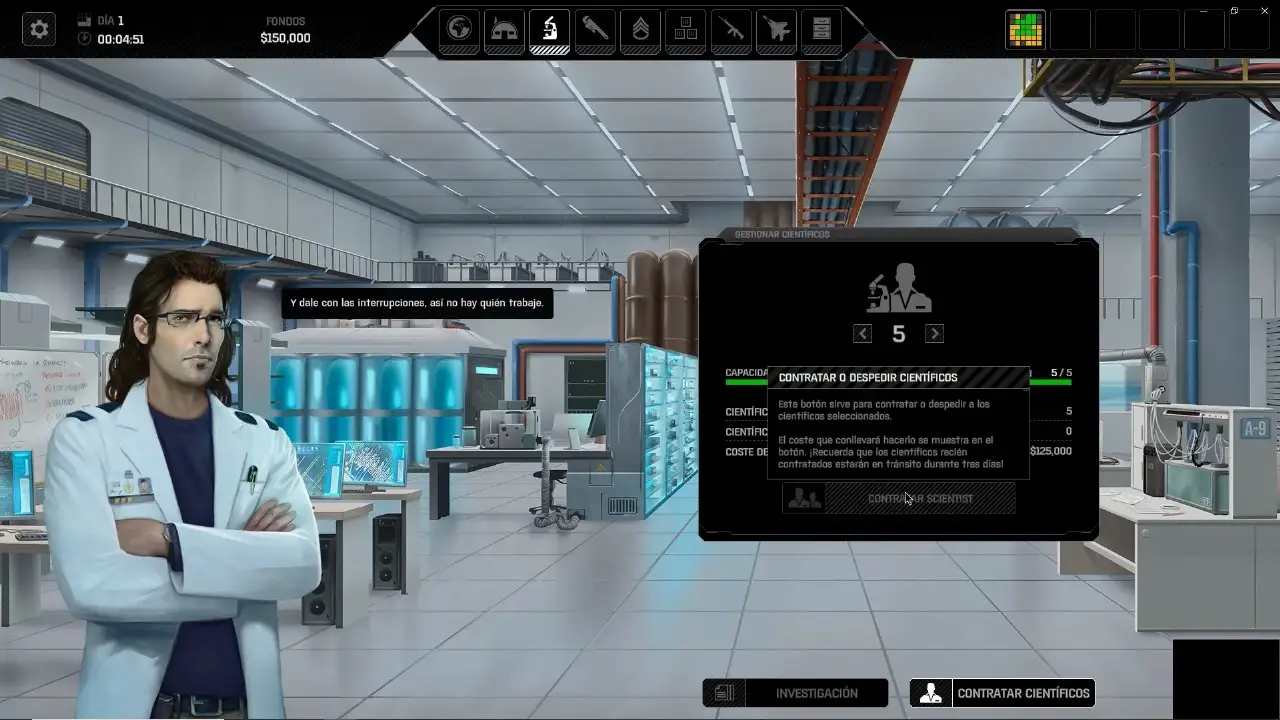Image resolution: width=1280 pixels, height=720 pixels.
Task: Open the research microscope tab
Action: click(548, 30)
